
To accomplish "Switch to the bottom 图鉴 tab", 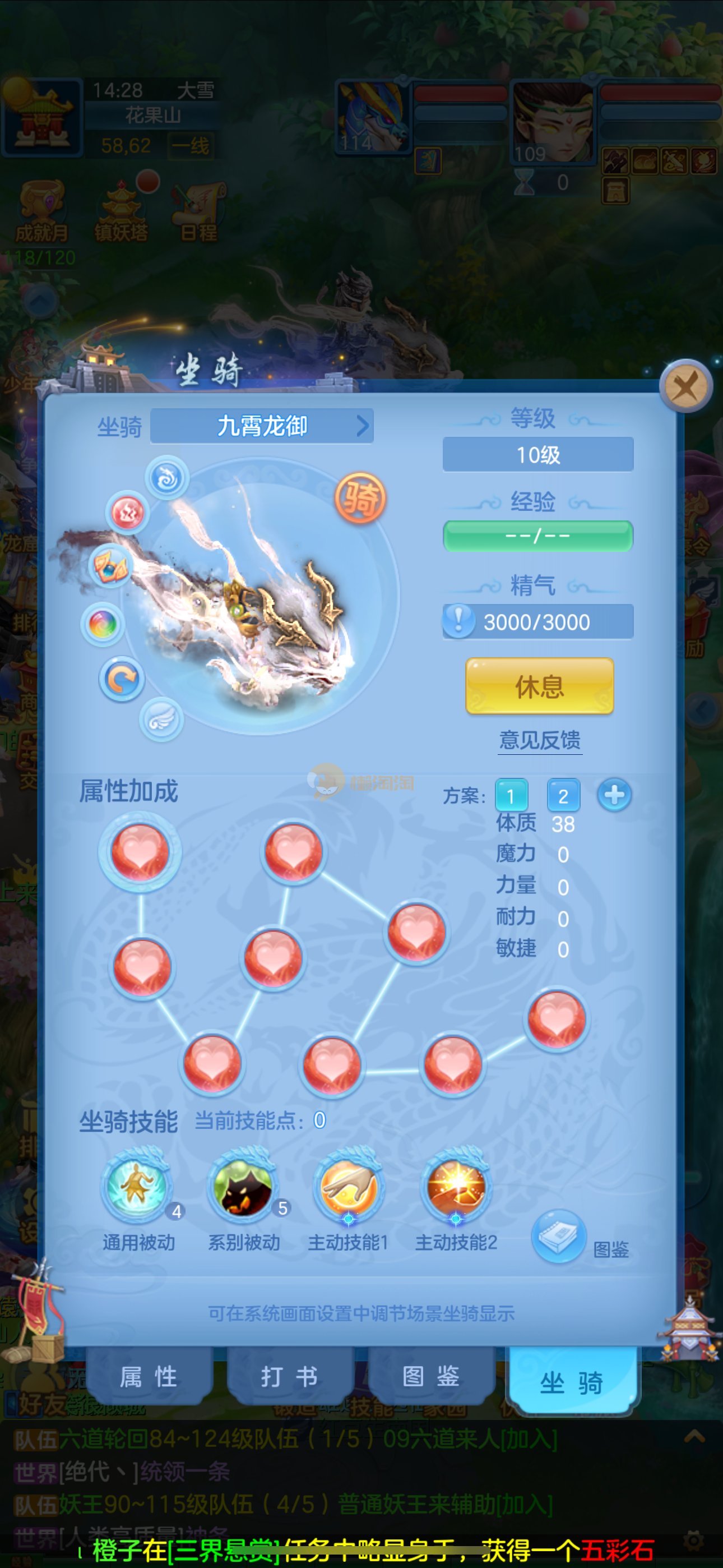I will click(431, 1376).
